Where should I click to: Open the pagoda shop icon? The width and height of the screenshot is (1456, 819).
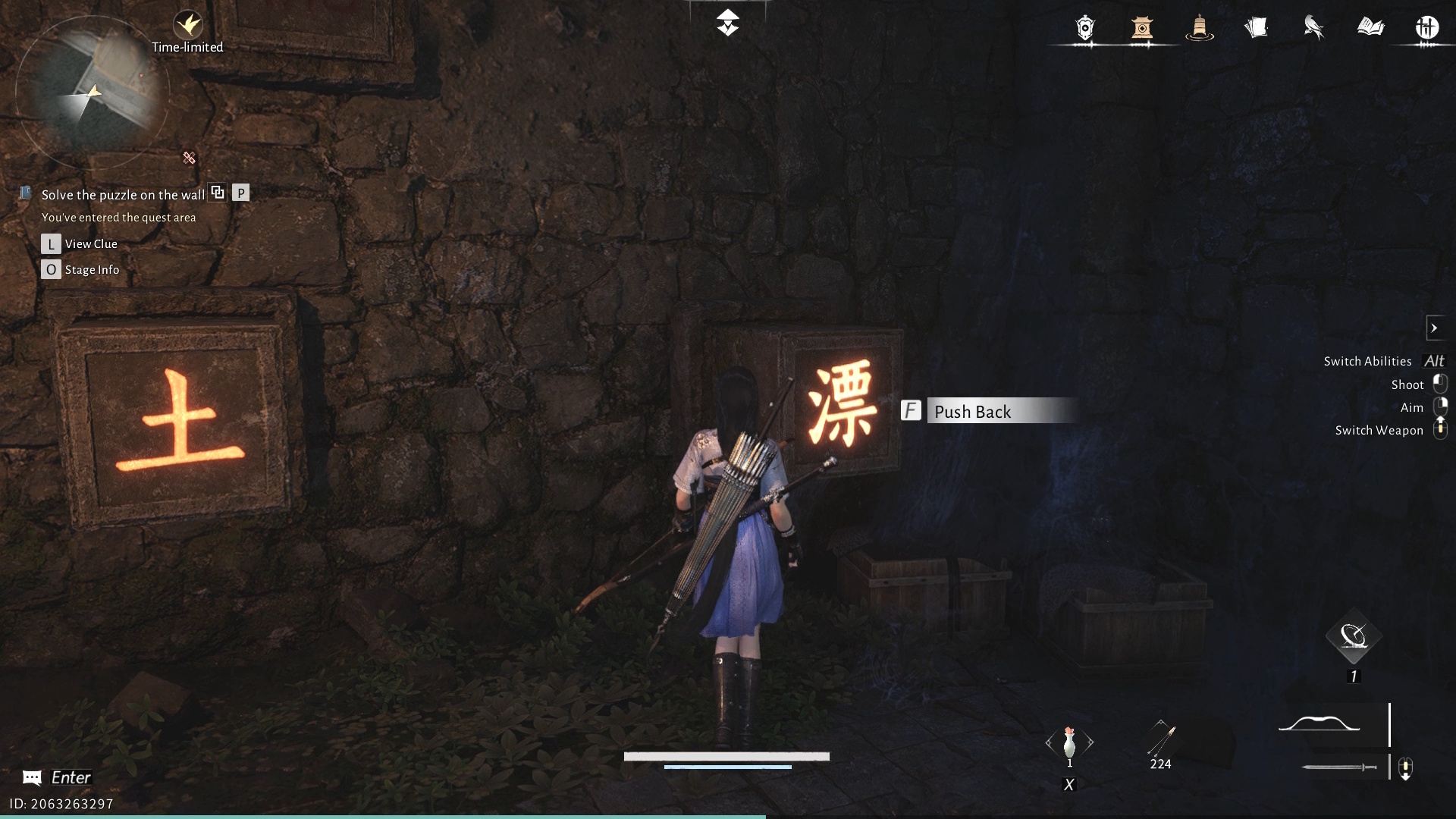(1142, 28)
